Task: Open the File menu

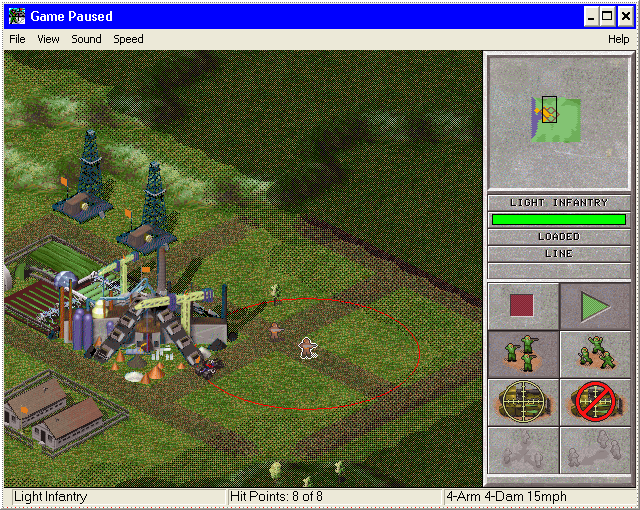Action: pos(17,39)
